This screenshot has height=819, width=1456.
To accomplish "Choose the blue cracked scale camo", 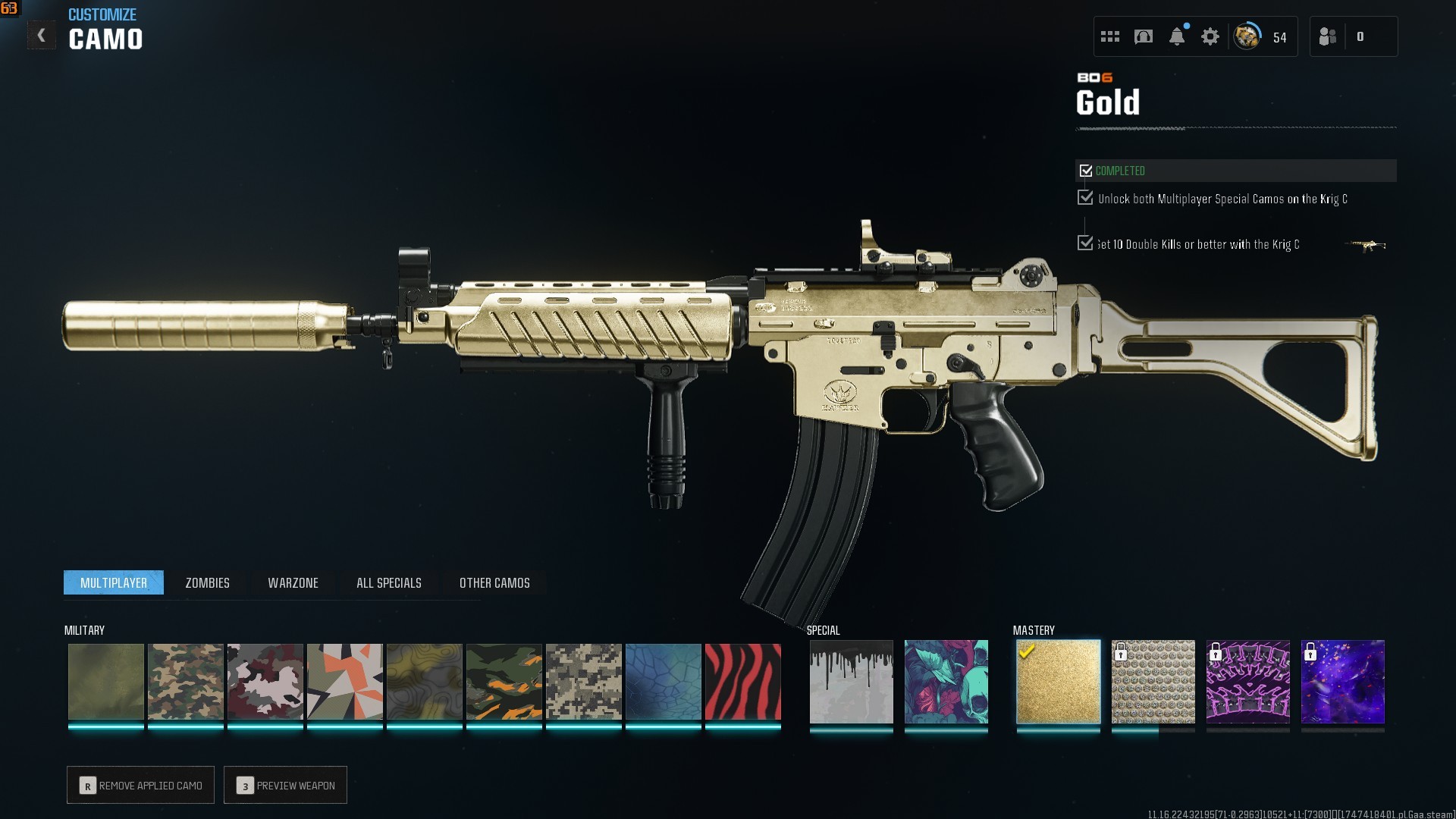I will point(663,682).
